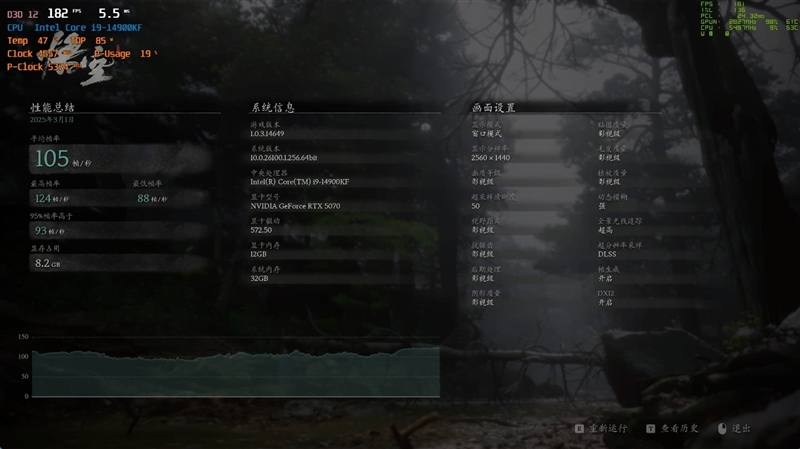Rerun the benchmark via 重新运行
The image size is (800, 449).
(x=602, y=428)
